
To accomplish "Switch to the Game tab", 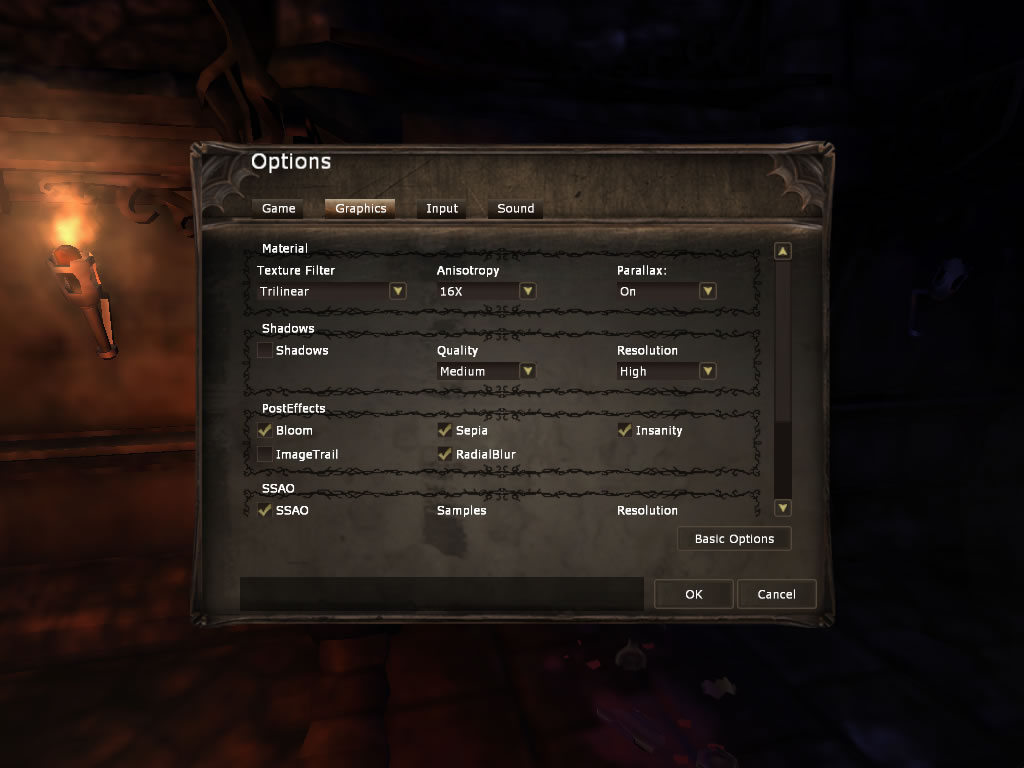I will point(279,208).
